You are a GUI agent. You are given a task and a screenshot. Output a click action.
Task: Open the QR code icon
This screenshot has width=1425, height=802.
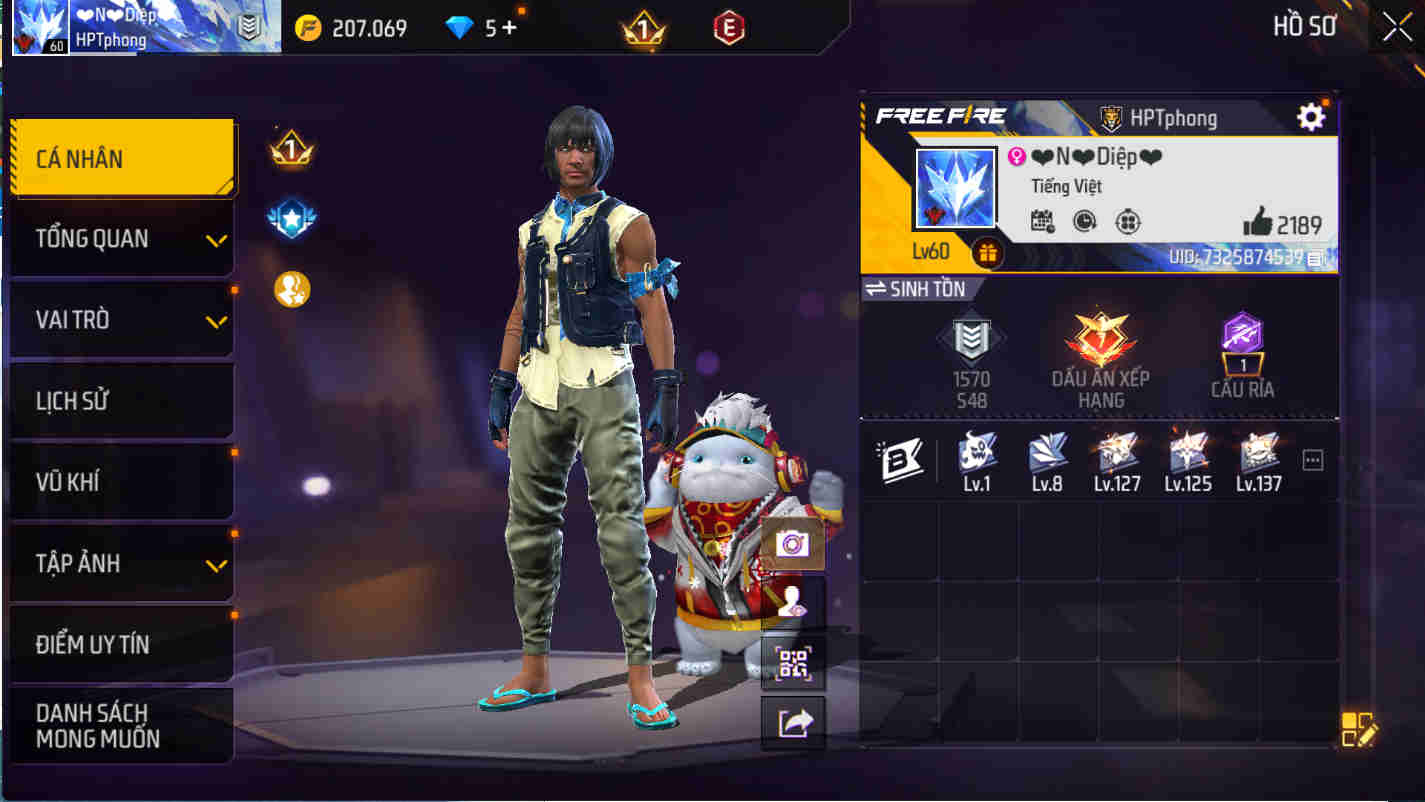[792, 663]
